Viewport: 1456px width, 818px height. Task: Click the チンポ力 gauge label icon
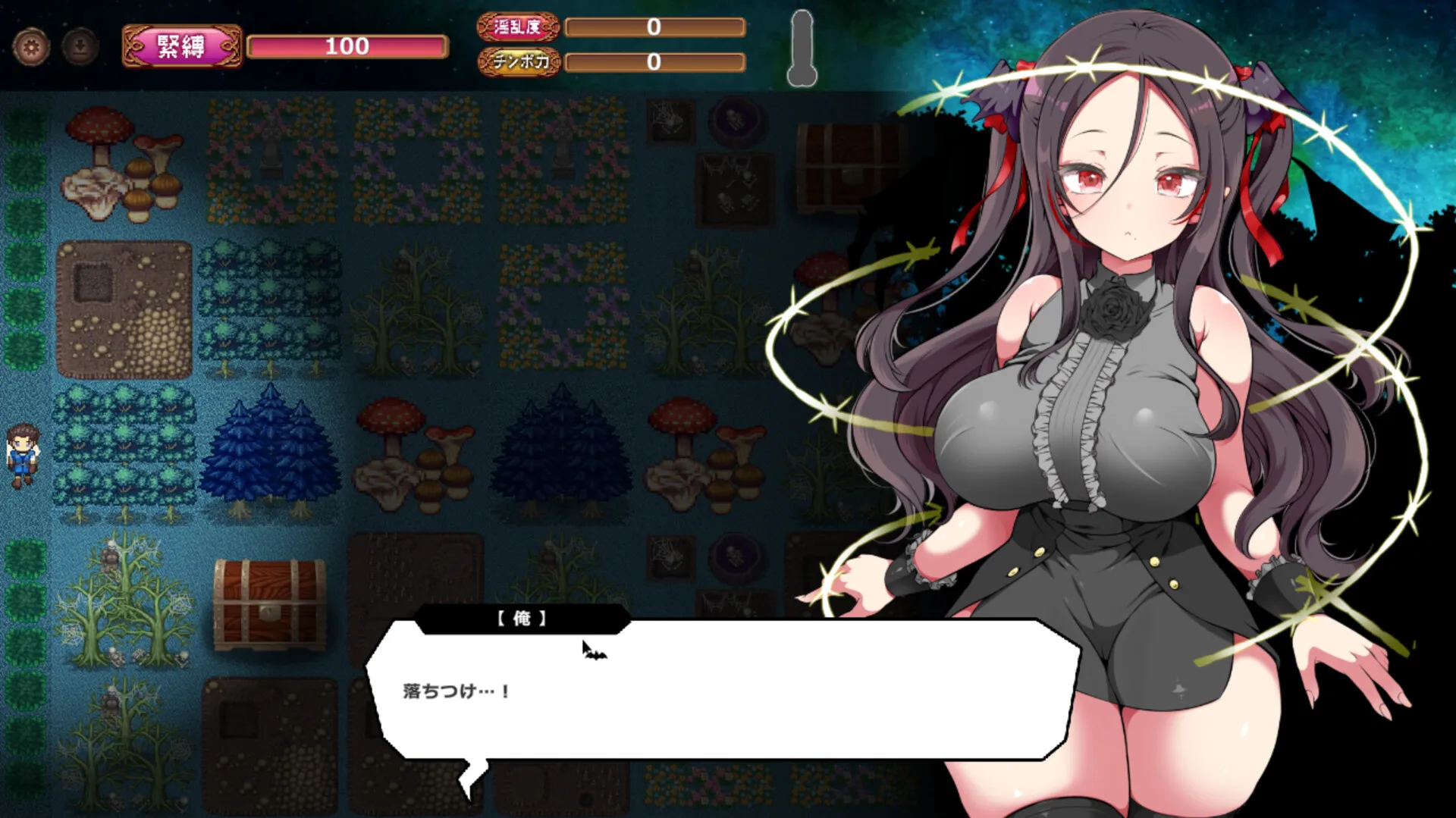pos(519,64)
